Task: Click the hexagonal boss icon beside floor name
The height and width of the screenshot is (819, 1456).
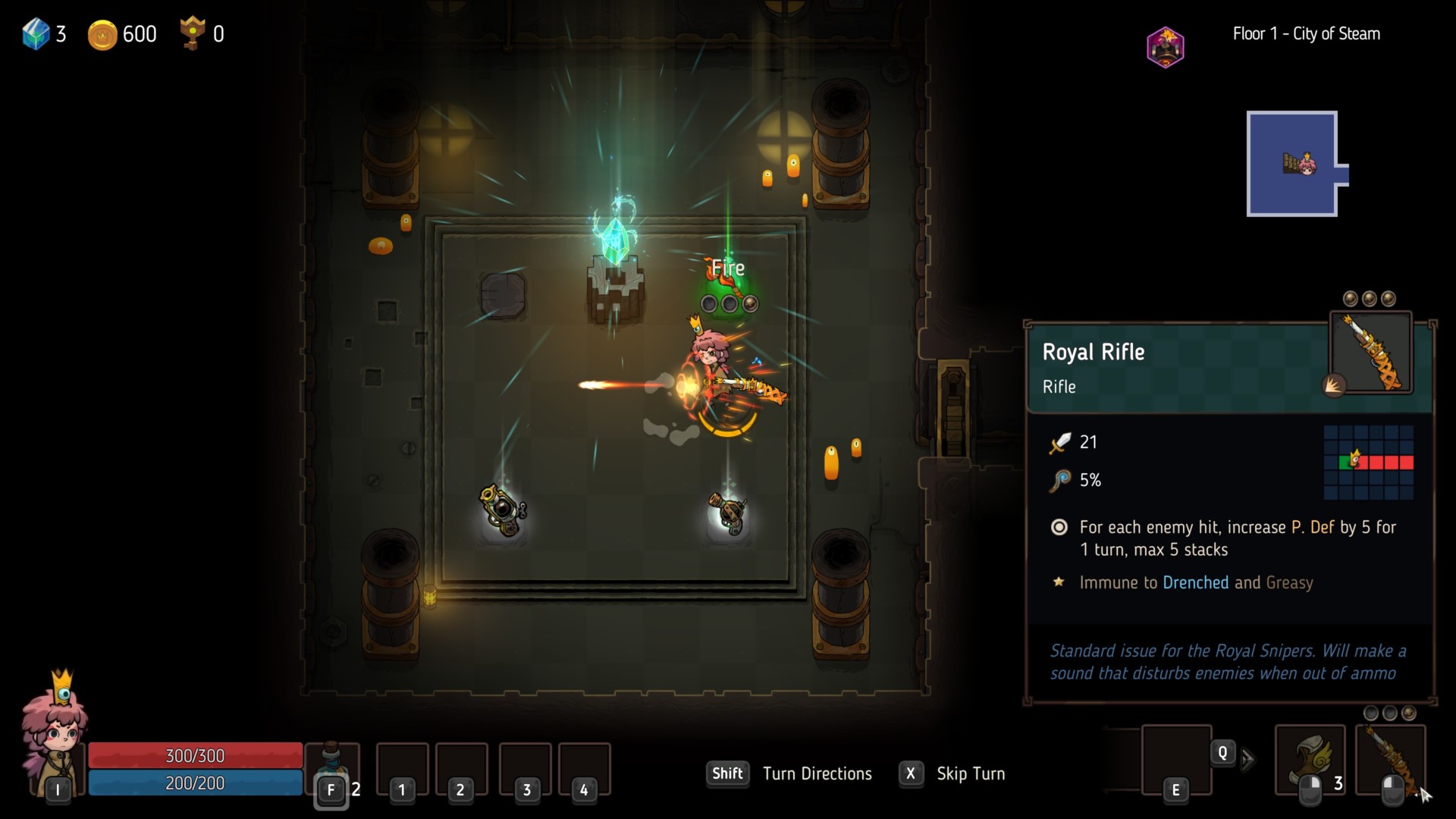Action: click(x=1166, y=47)
